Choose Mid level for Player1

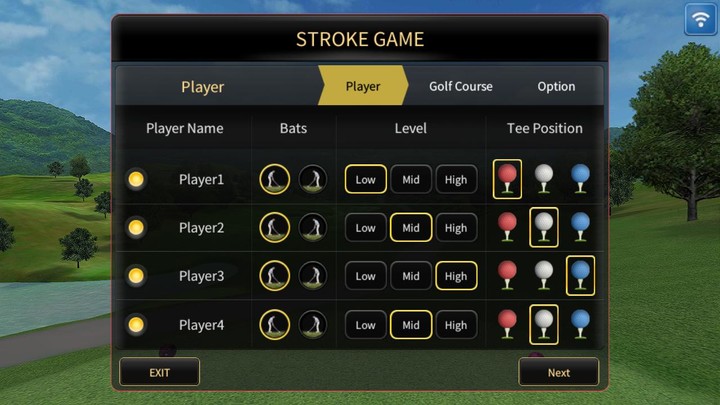click(x=411, y=180)
